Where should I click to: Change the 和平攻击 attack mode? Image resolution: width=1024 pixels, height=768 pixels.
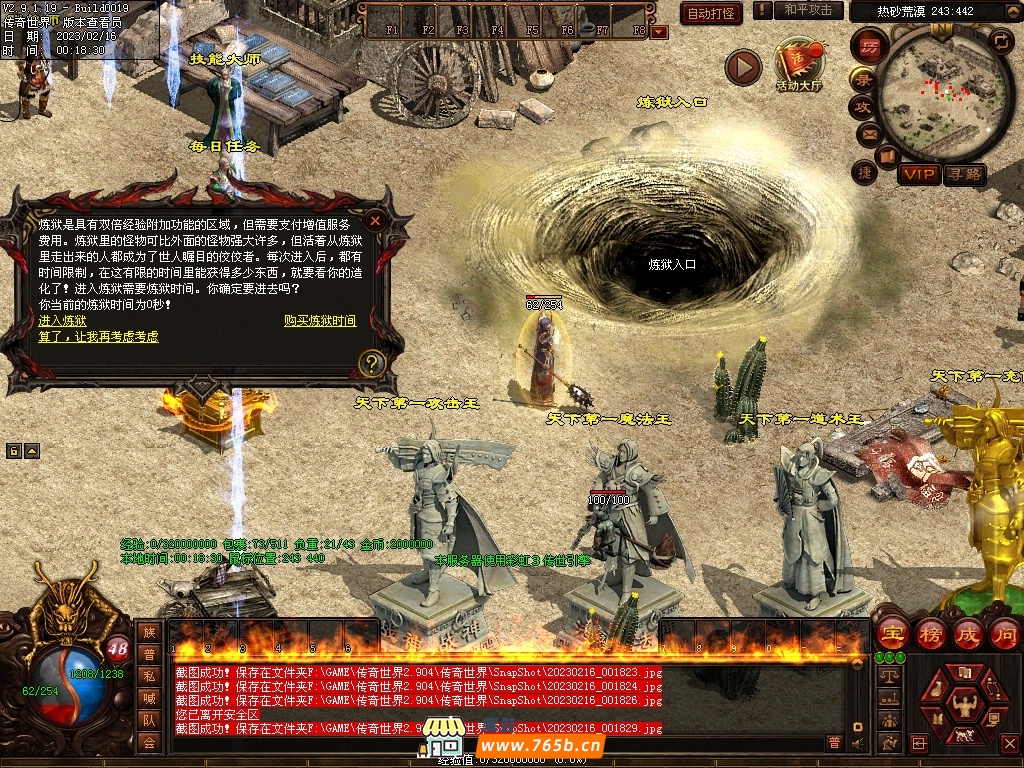click(x=808, y=10)
